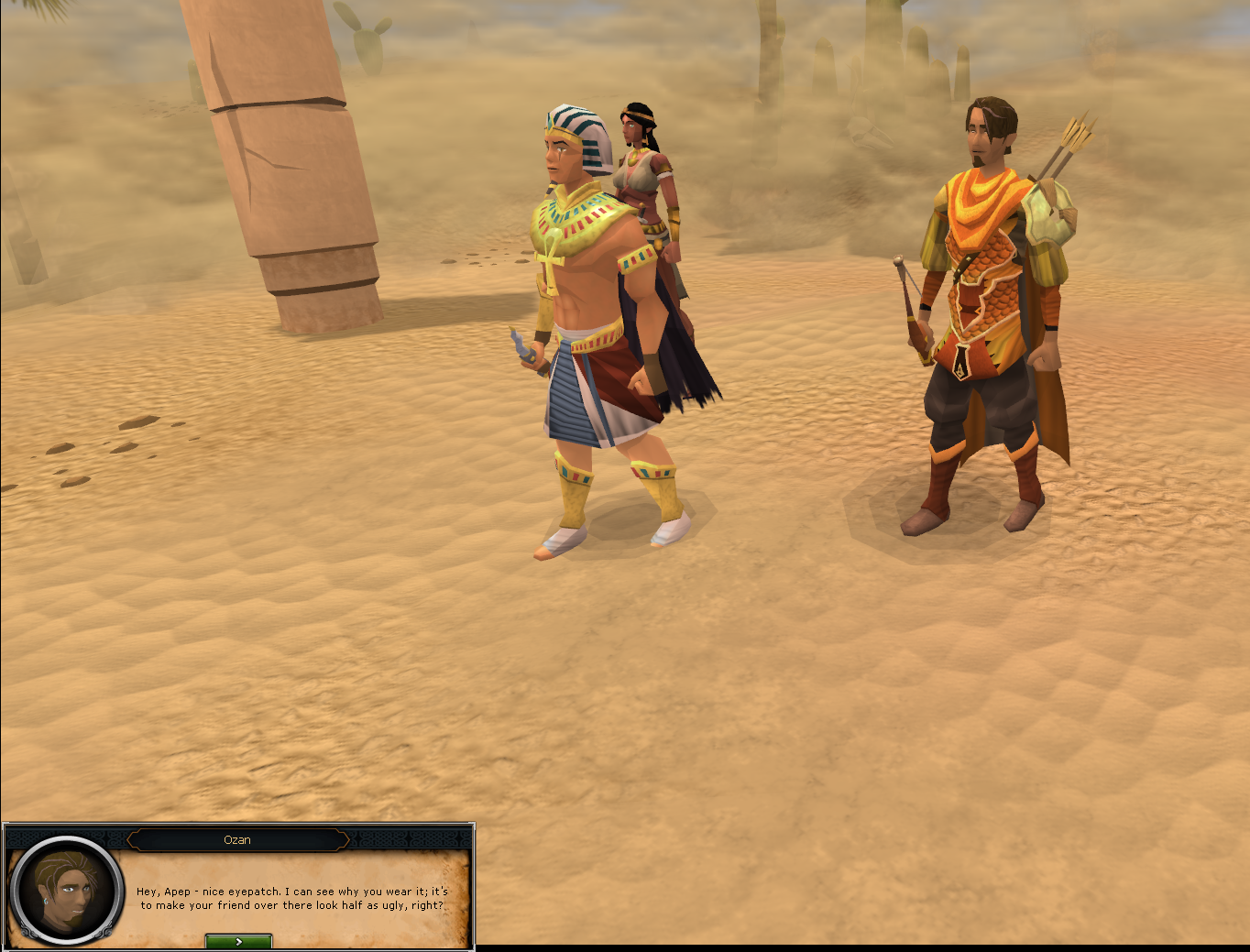Viewport: 1250px width, 952px height.
Task: Click the green continue arrow button
Action: [237, 940]
